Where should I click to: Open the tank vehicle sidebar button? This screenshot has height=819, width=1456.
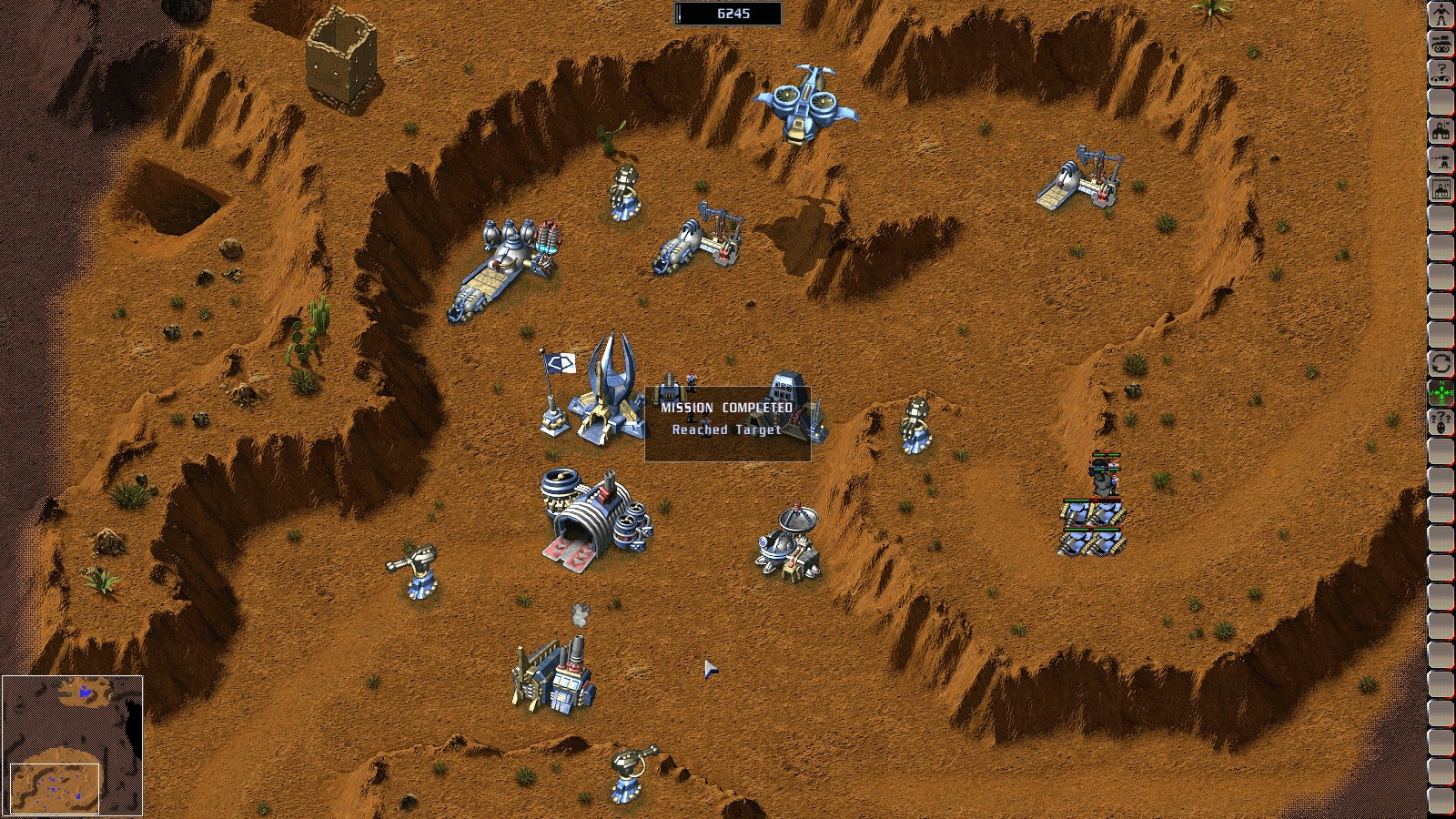pos(1441,44)
